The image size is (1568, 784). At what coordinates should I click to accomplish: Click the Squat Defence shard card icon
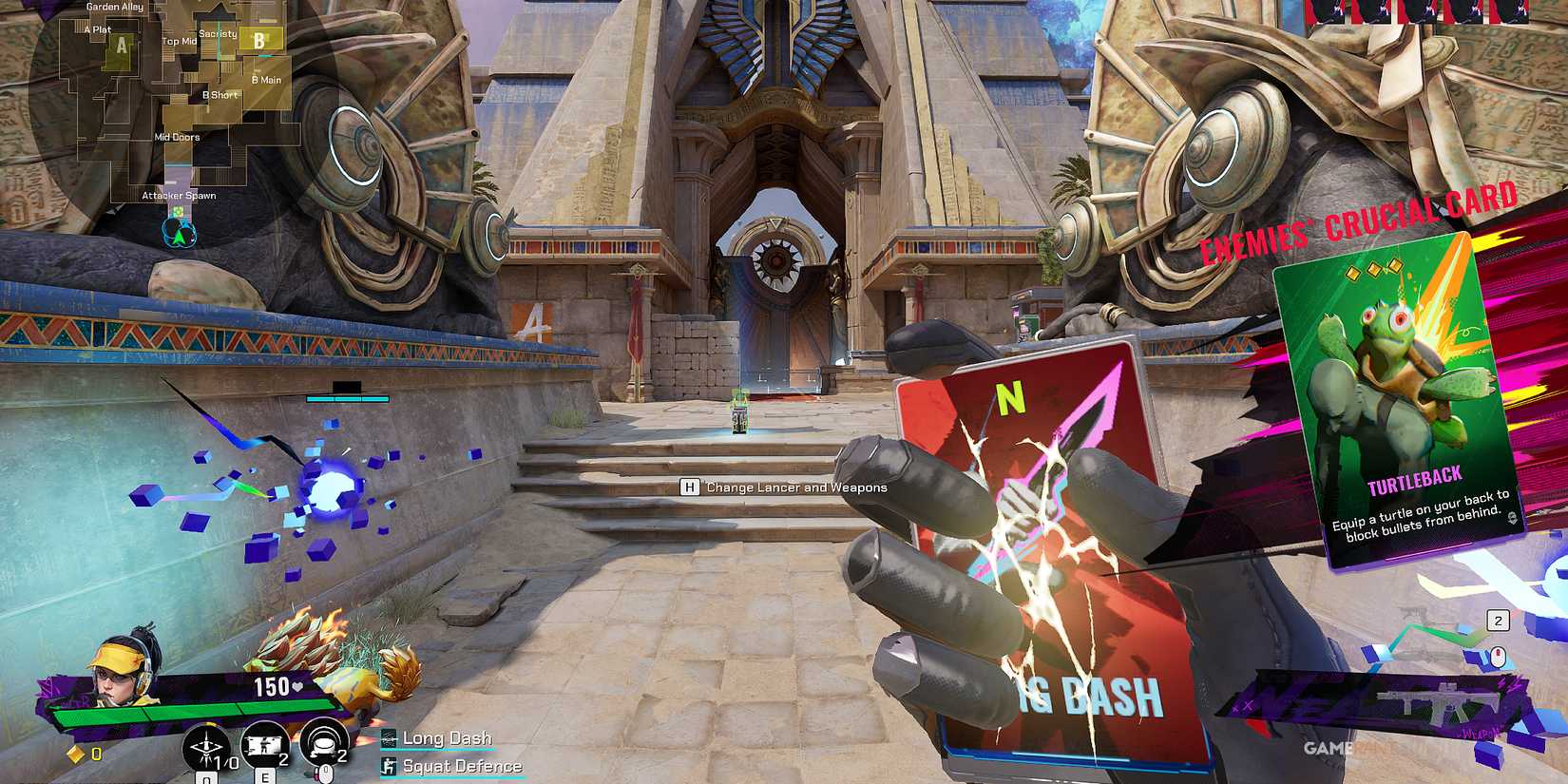click(x=389, y=765)
